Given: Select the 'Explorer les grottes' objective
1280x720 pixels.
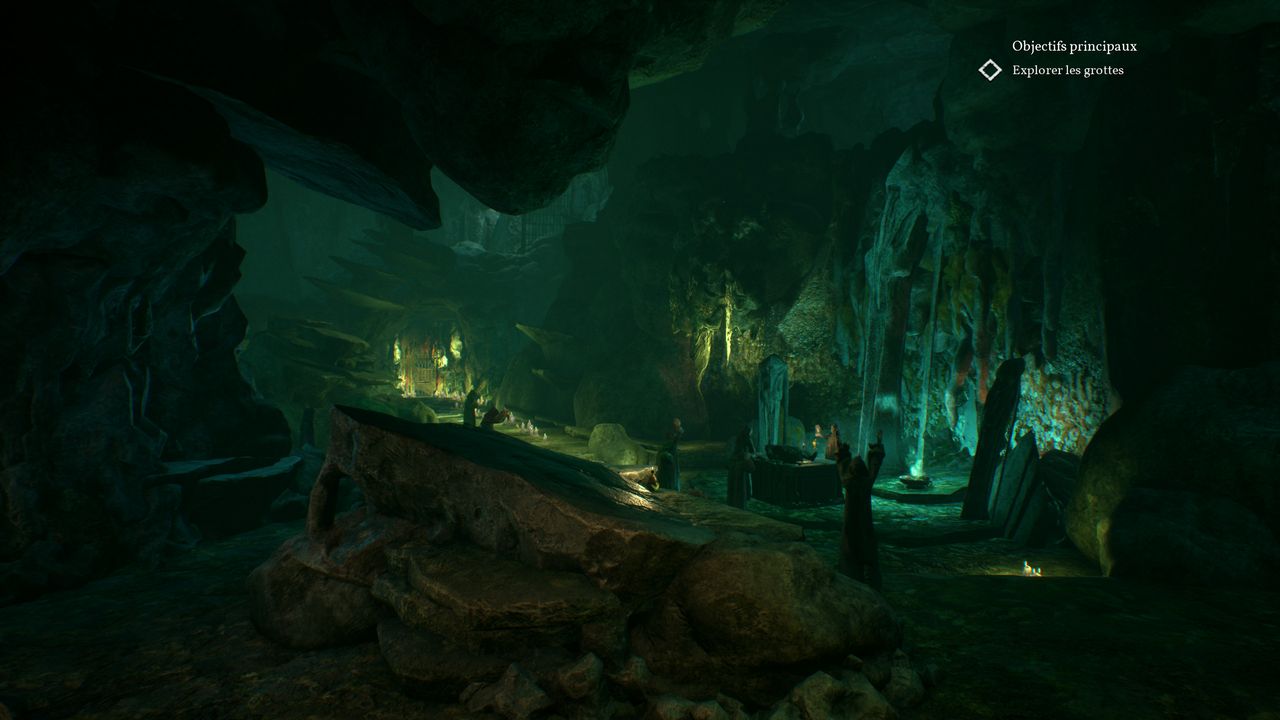Looking at the screenshot, I should point(1067,70).
